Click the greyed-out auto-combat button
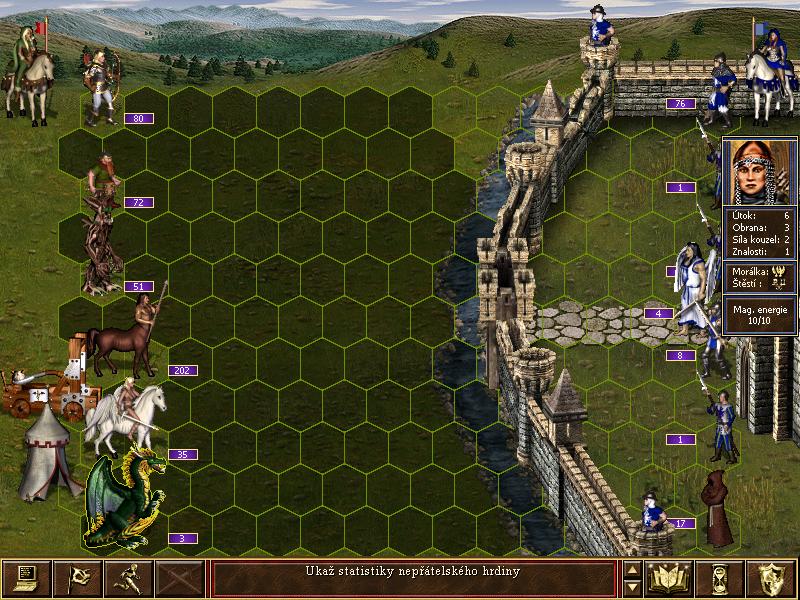800x600 pixels. pos(179,578)
